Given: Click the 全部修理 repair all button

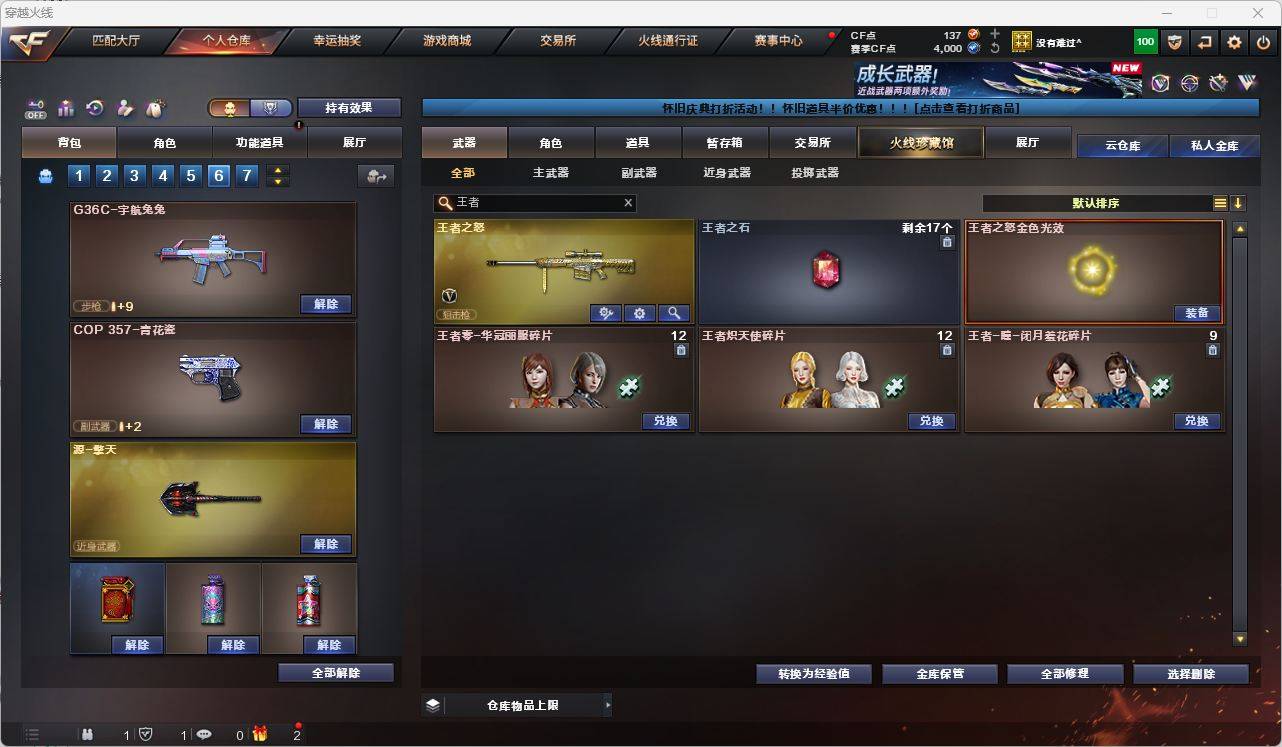Looking at the screenshot, I should (1065, 673).
